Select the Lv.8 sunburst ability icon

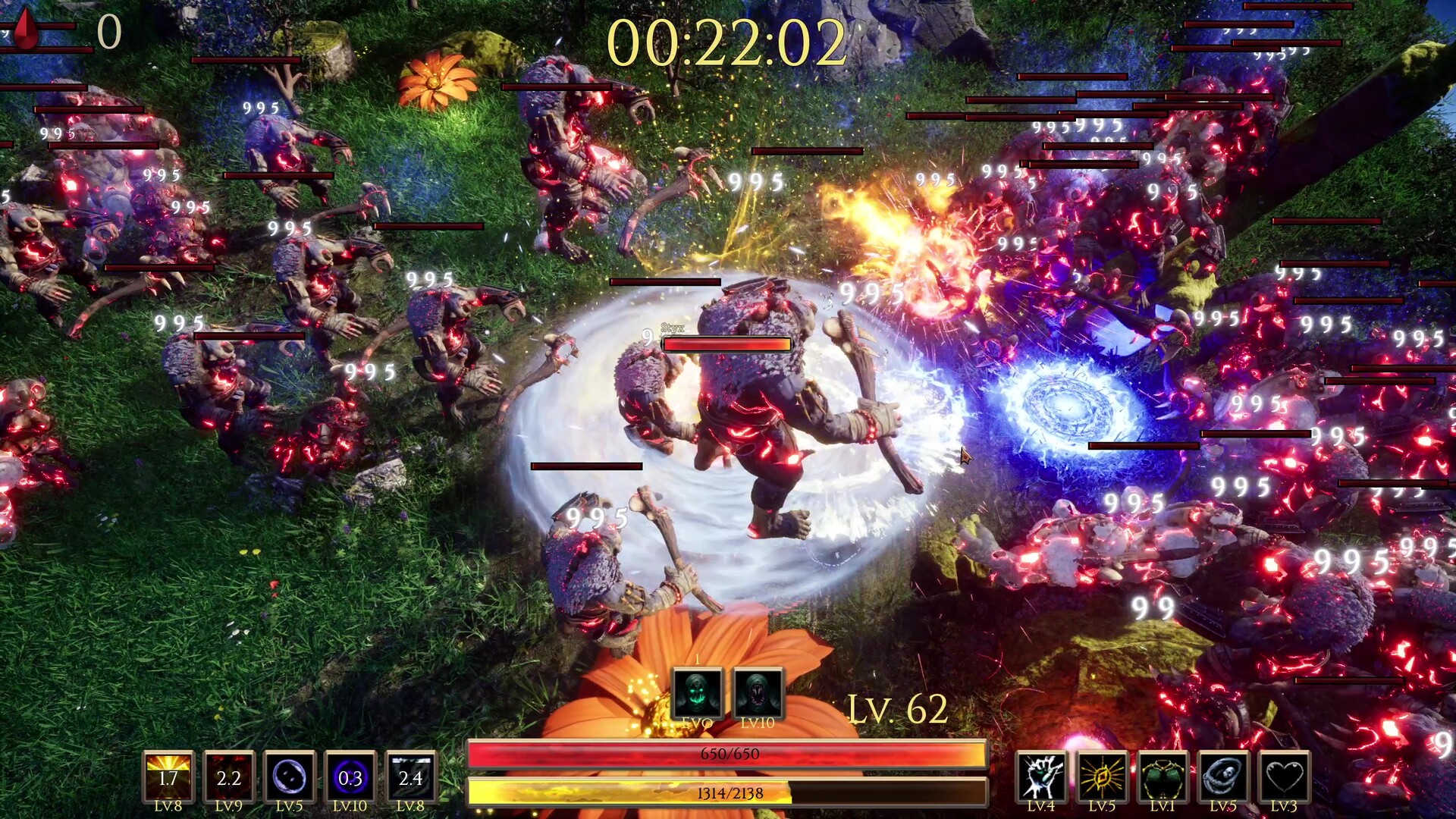[168, 773]
